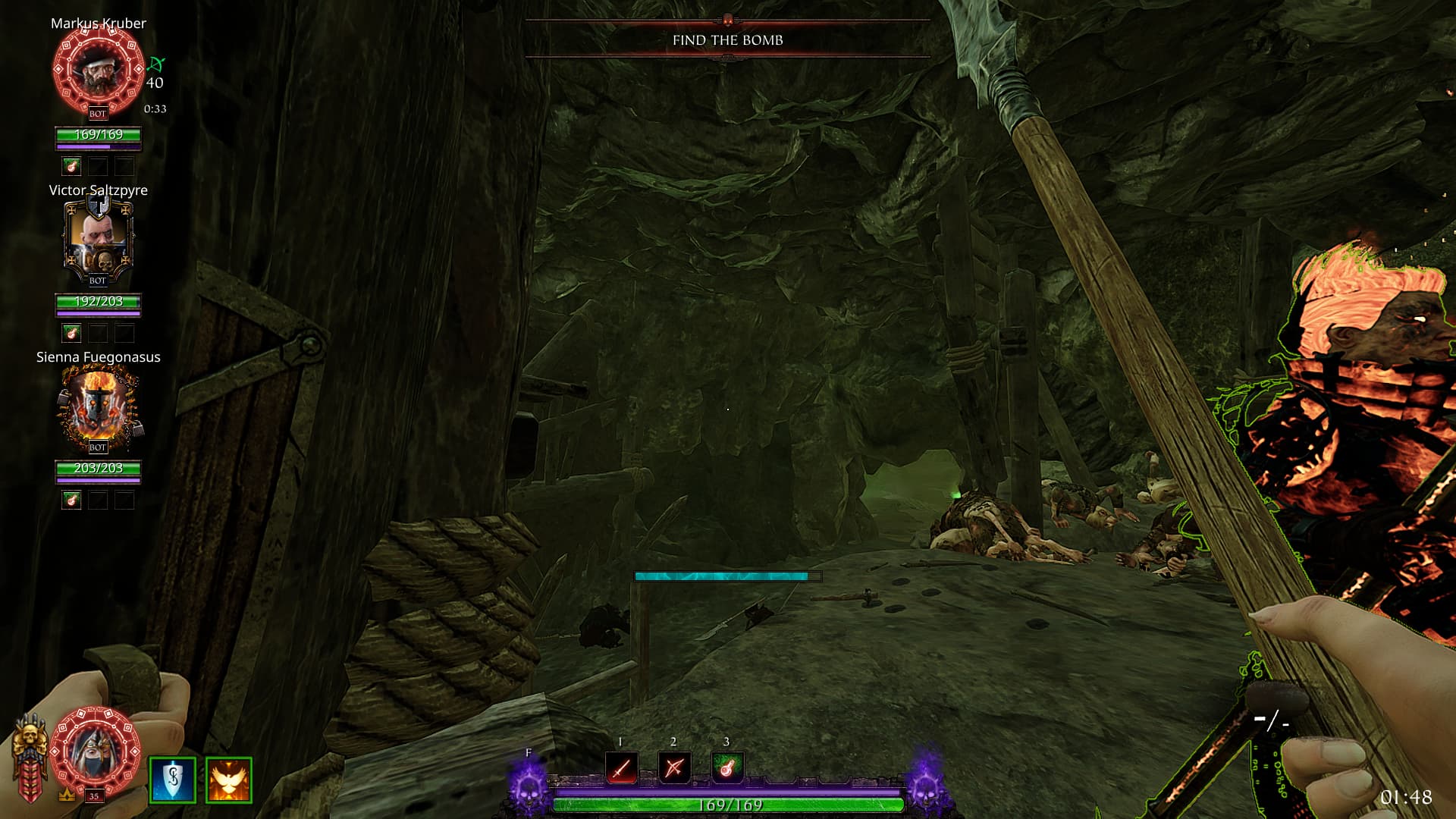Select the healing potion slot 3

tap(726, 768)
